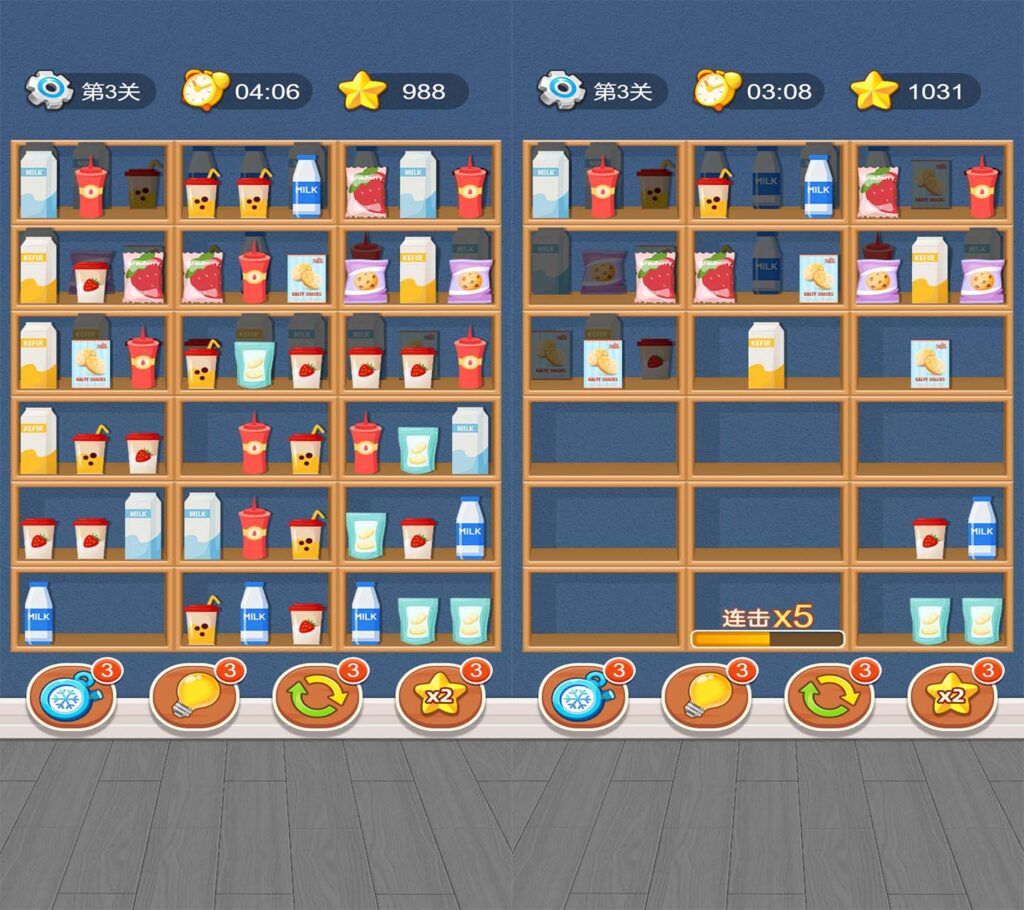Activate x2 star booster on score 1031 screen
Viewport: 1024px width, 910px height.
point(952,696)
